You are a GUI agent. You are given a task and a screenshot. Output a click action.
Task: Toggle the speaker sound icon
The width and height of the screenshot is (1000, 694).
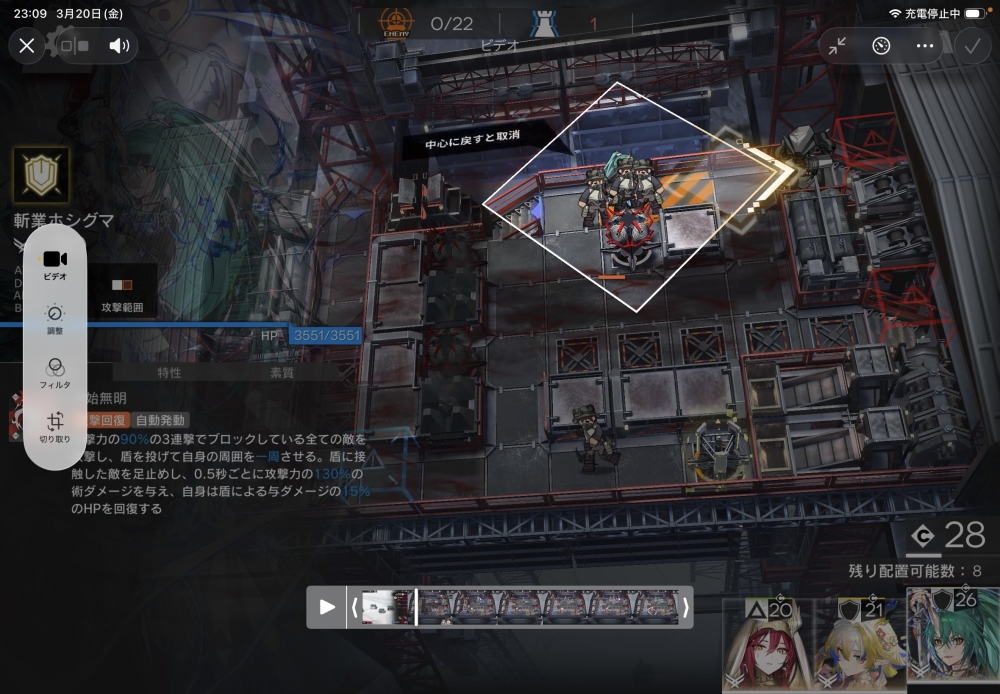coord(120,45)
